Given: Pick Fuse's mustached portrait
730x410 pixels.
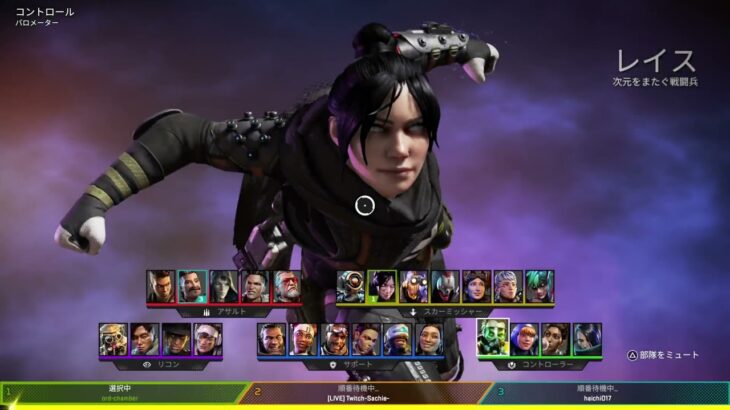Looking at the screenshot, I should 192,286.
